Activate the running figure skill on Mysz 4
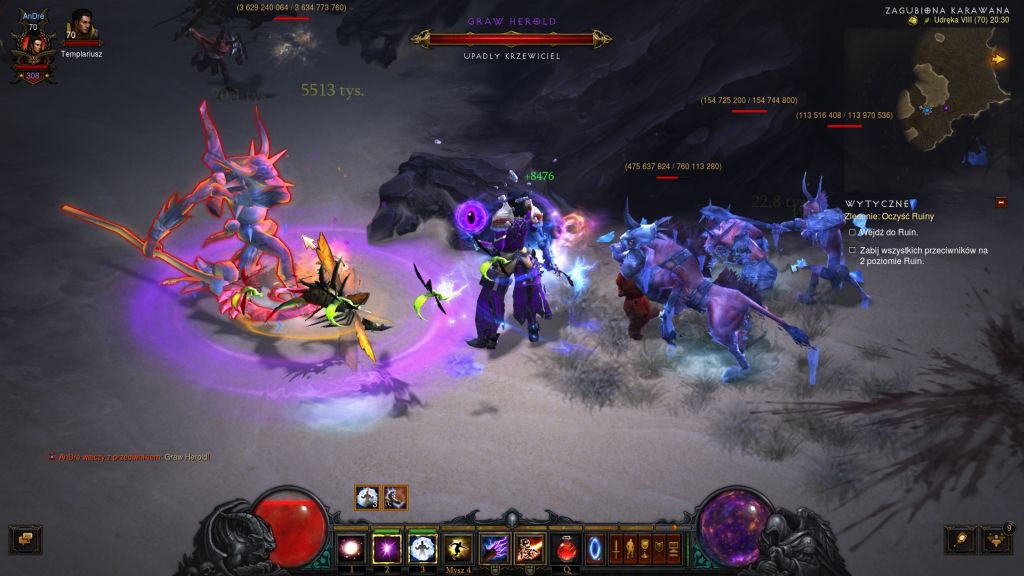1024x576 pixels. tap(458, 547)
